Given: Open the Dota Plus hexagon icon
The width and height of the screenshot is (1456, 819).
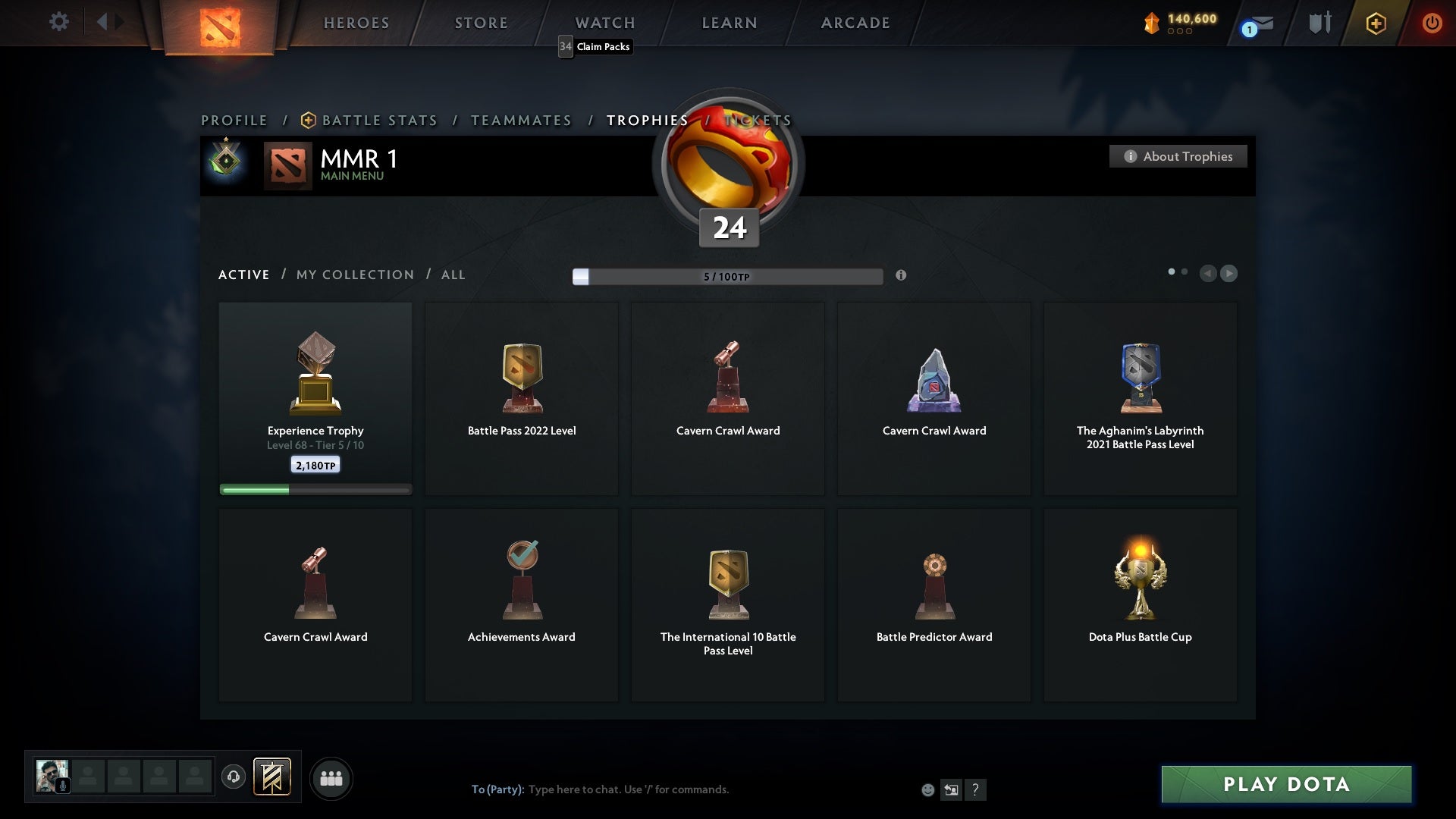Looking at the screenshot, I should pyautogui.click(x=1375, y=23).
